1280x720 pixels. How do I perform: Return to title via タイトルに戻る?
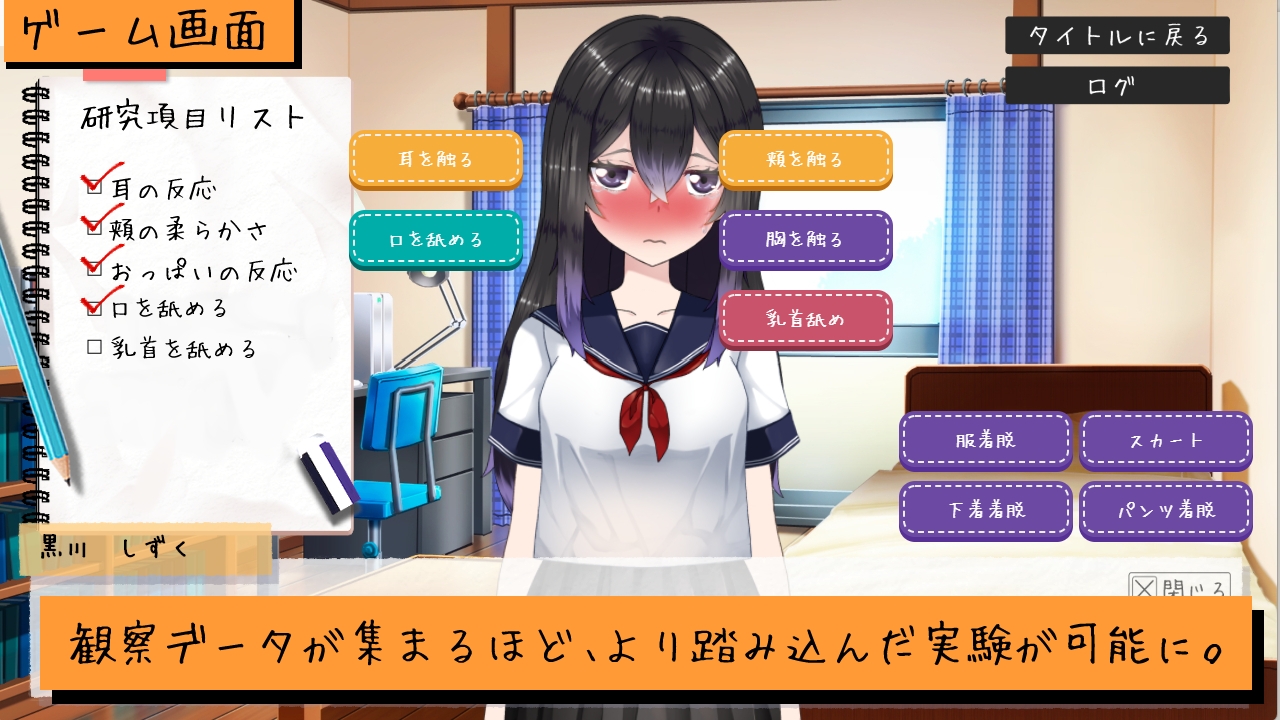pos(1117,36)
